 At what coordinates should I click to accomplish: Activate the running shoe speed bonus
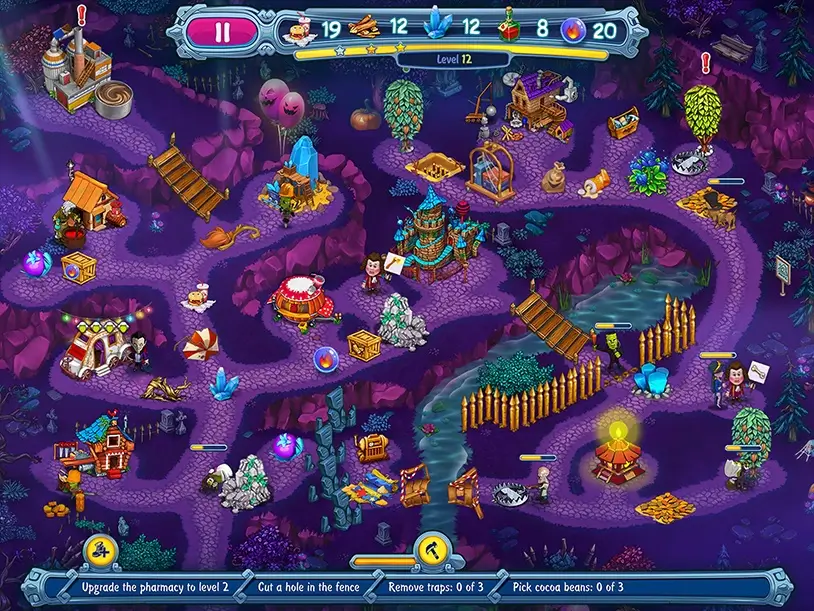click(100, 548)
